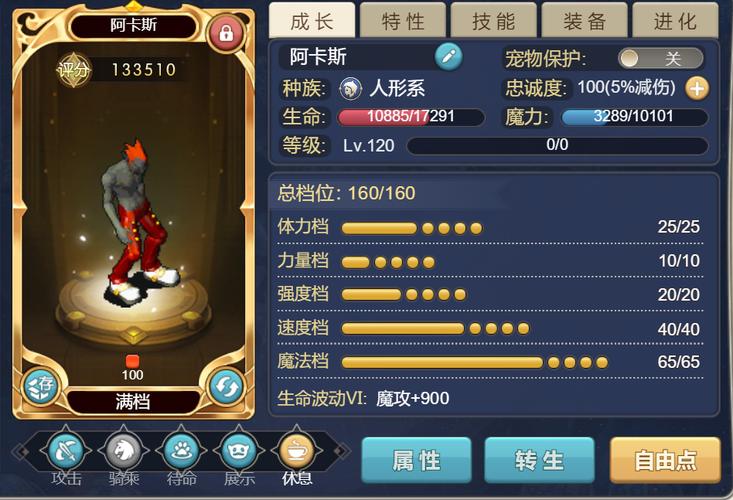733x500 pixels.
Task: Click the red lock icon on pet card
Action: (225, 34)
